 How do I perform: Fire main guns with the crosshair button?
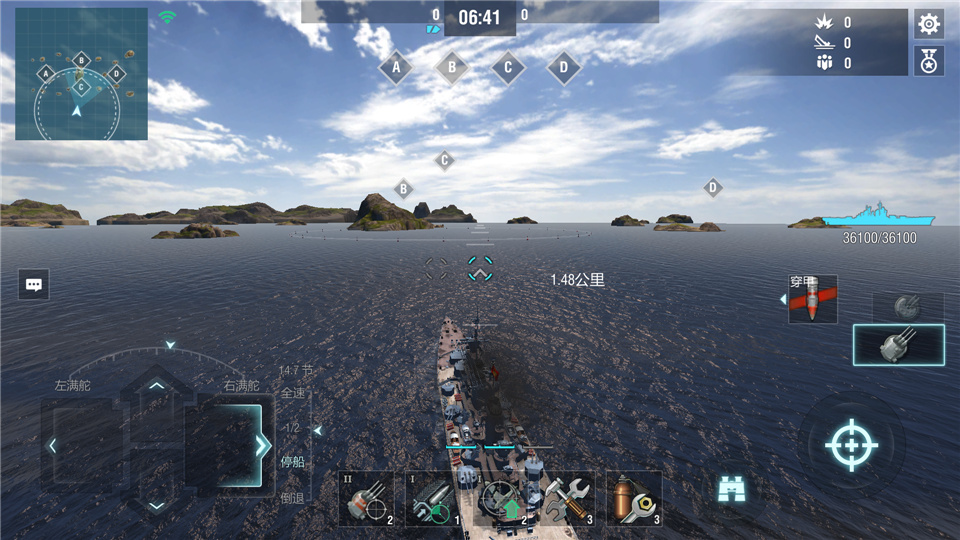coord(851,445)
